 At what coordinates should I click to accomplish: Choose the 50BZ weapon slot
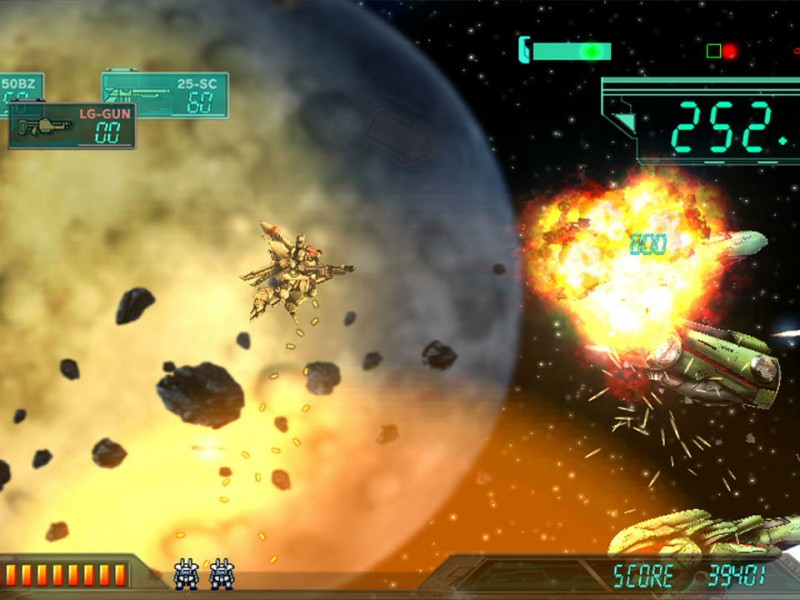pos(20,88)
